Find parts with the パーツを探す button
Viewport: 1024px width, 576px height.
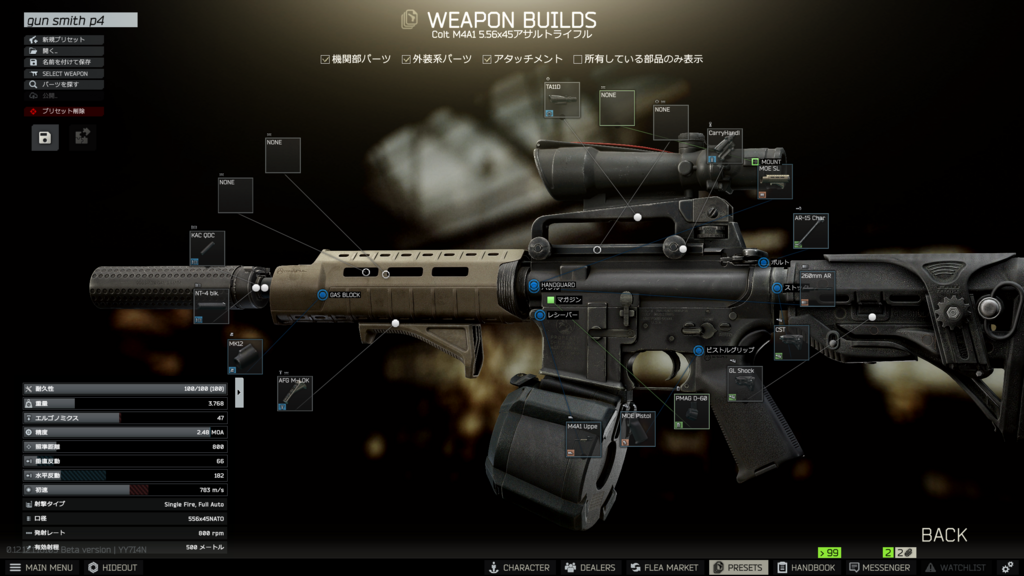coord(63,85)
